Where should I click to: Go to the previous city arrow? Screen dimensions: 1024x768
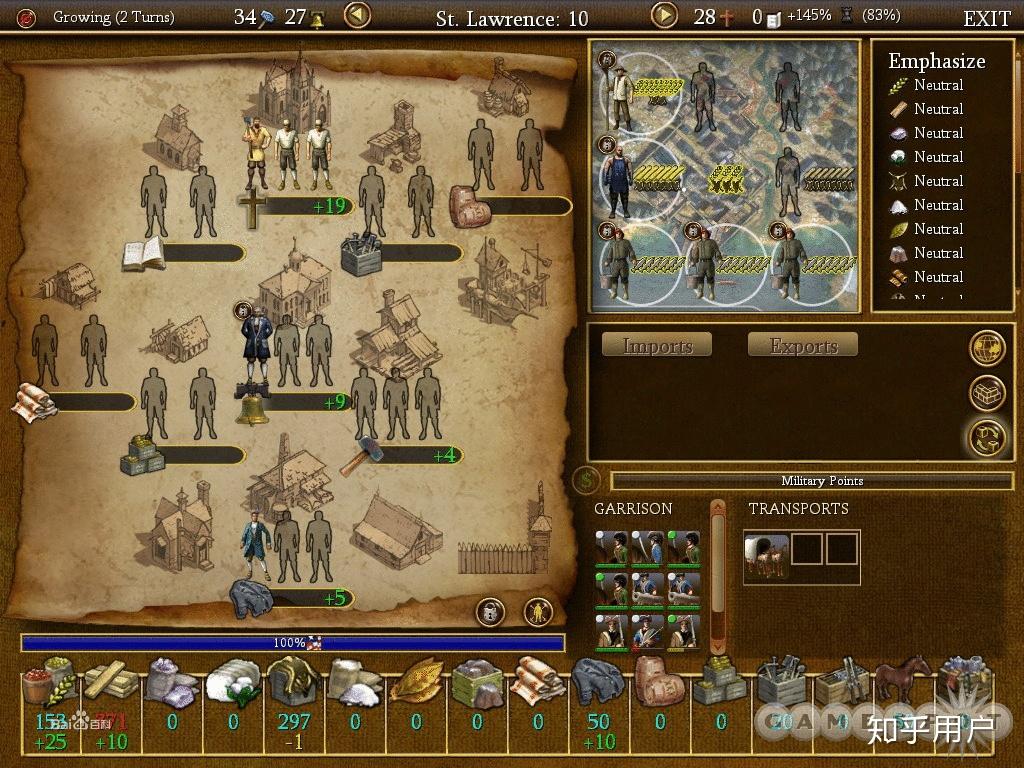tap(357, 16)
